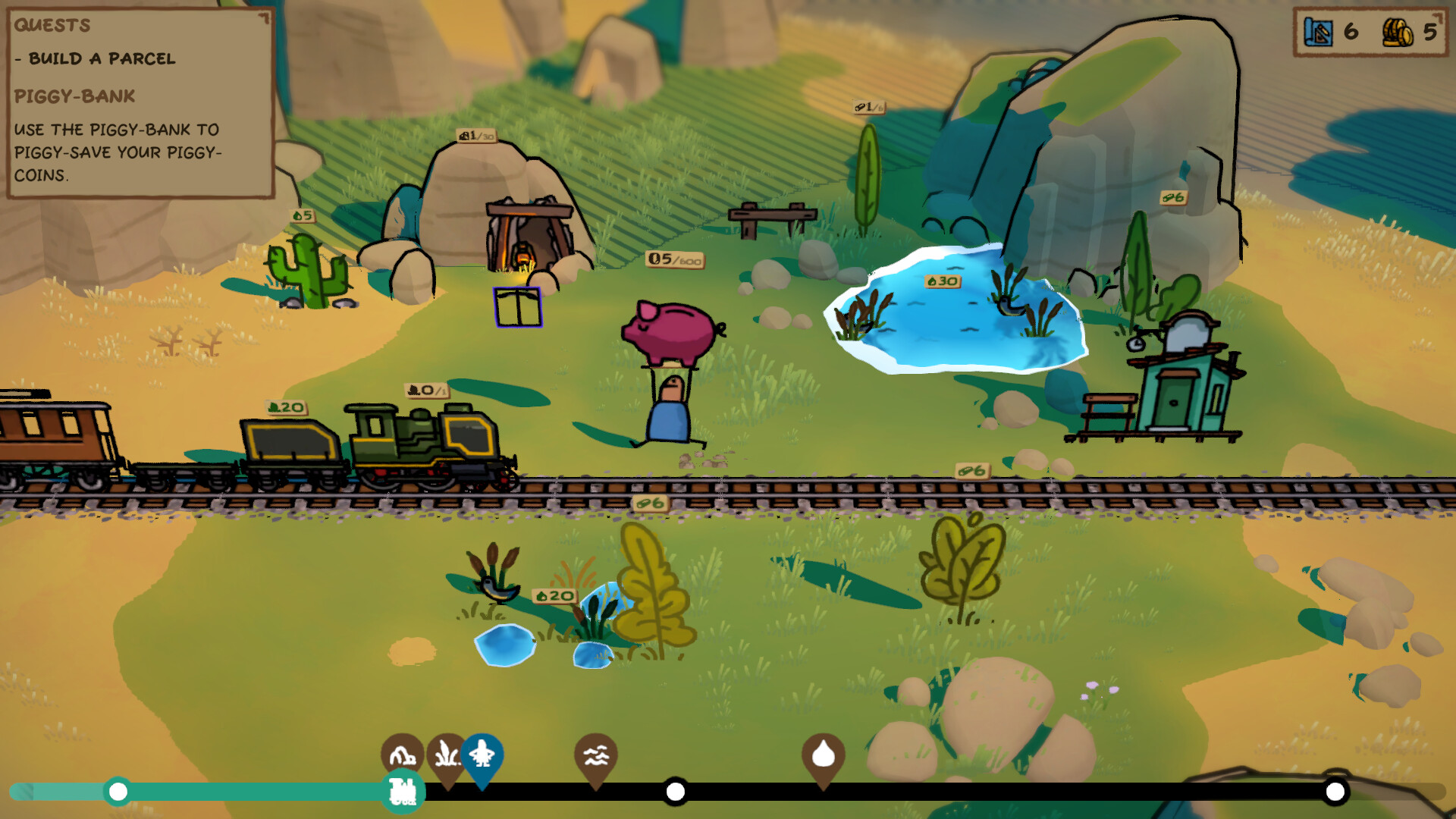Collapse the Quests panel corner arrow
This screenshot has width=1456, height=819.
point(263,17)
